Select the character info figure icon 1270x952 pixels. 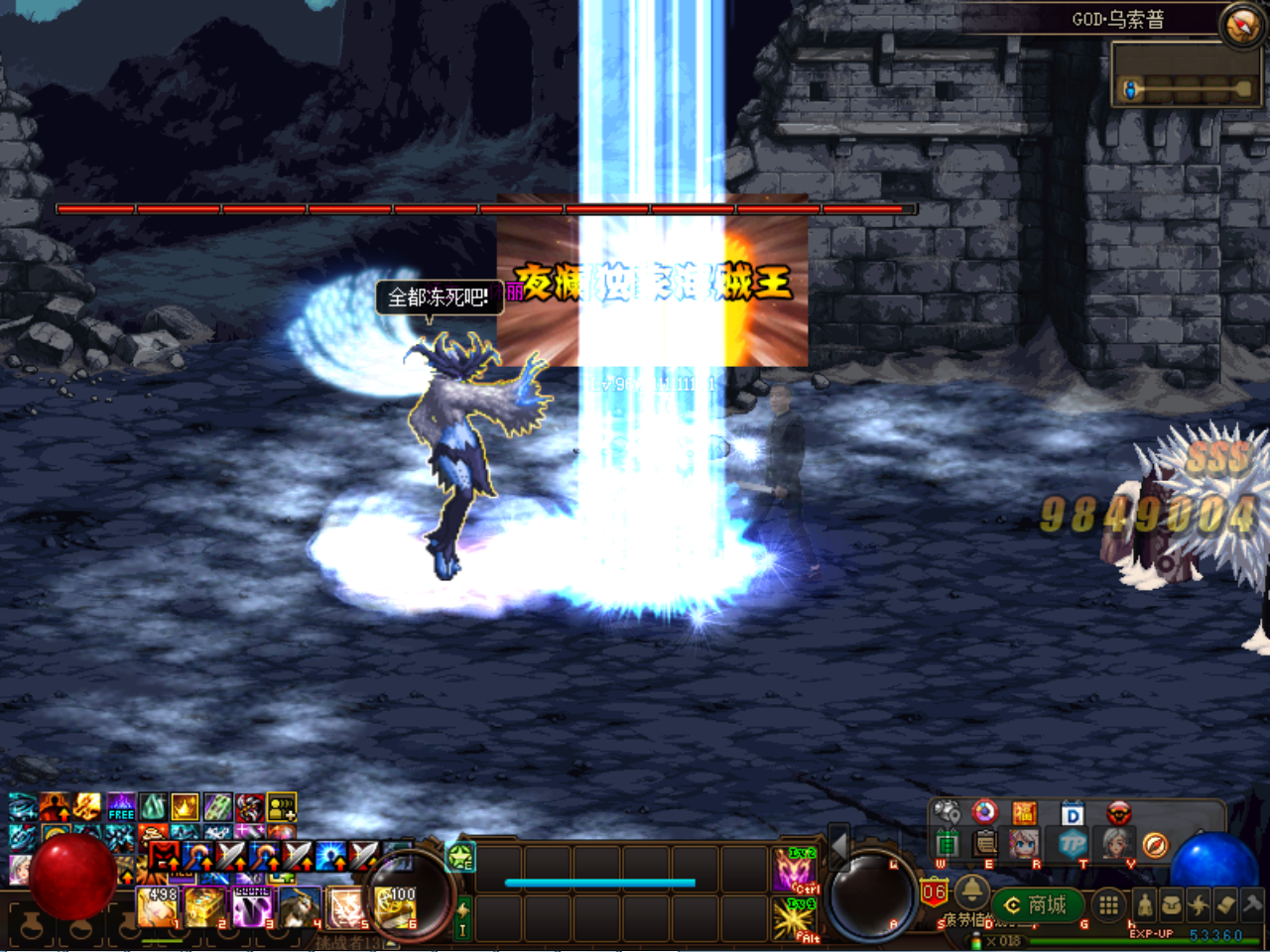pyautogui.click(x=1145, y=904)
